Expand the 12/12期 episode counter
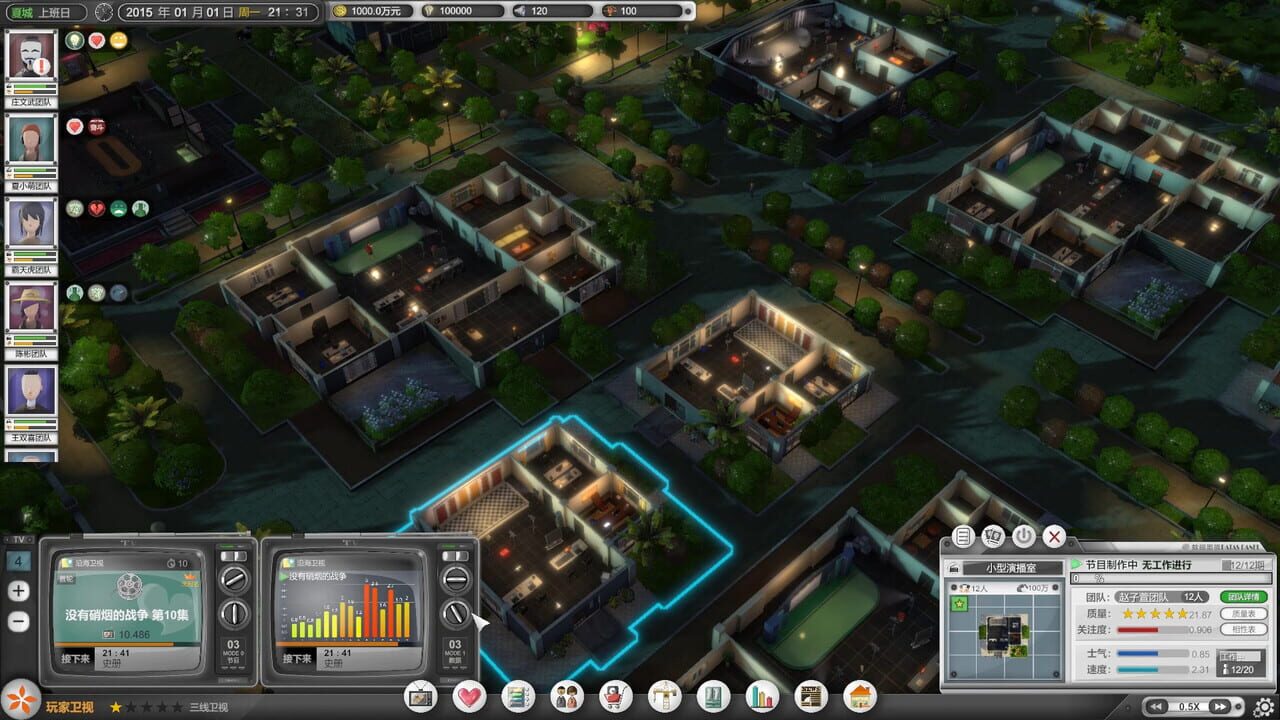The image size is (1280, 720). point(1244,565)
